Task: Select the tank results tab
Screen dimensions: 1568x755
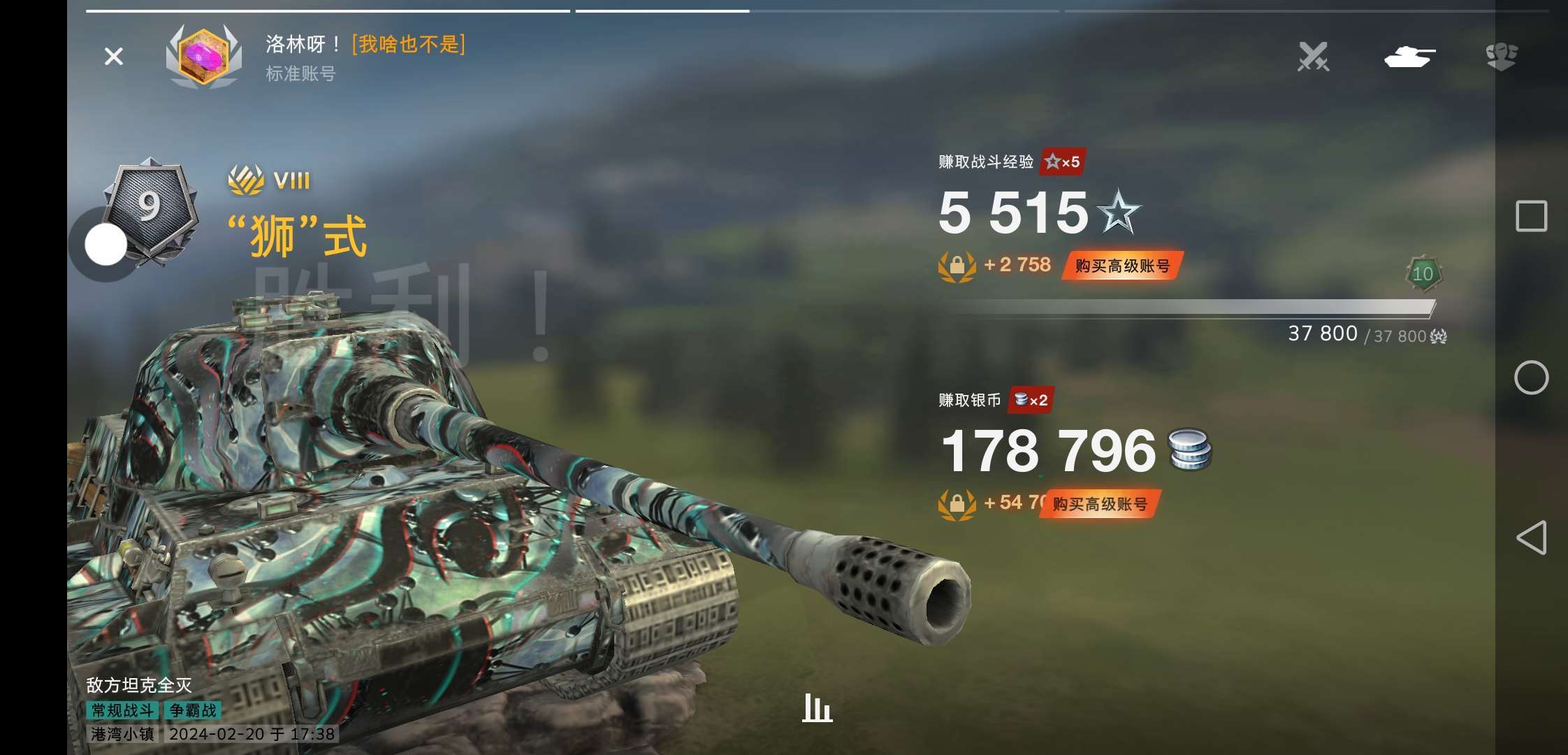Action: point(1409,57)
